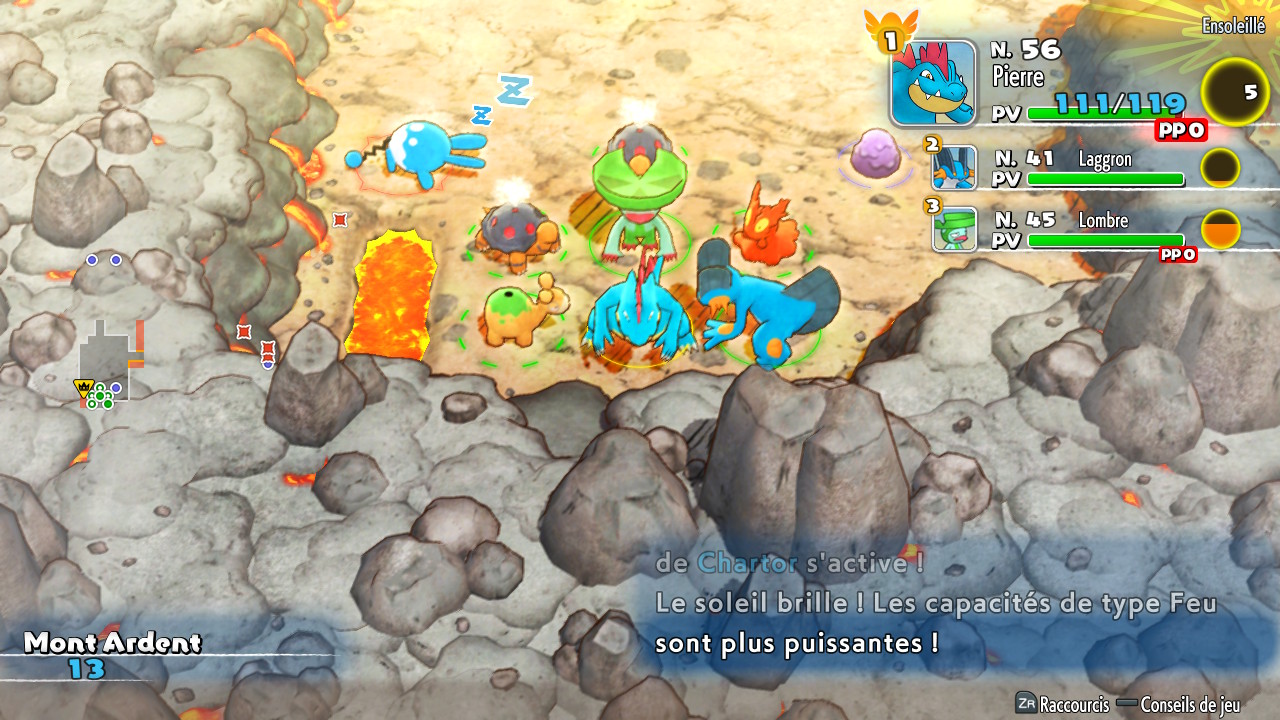
Task: Open Conseils de jeu tips
Action: point(1190,704)
